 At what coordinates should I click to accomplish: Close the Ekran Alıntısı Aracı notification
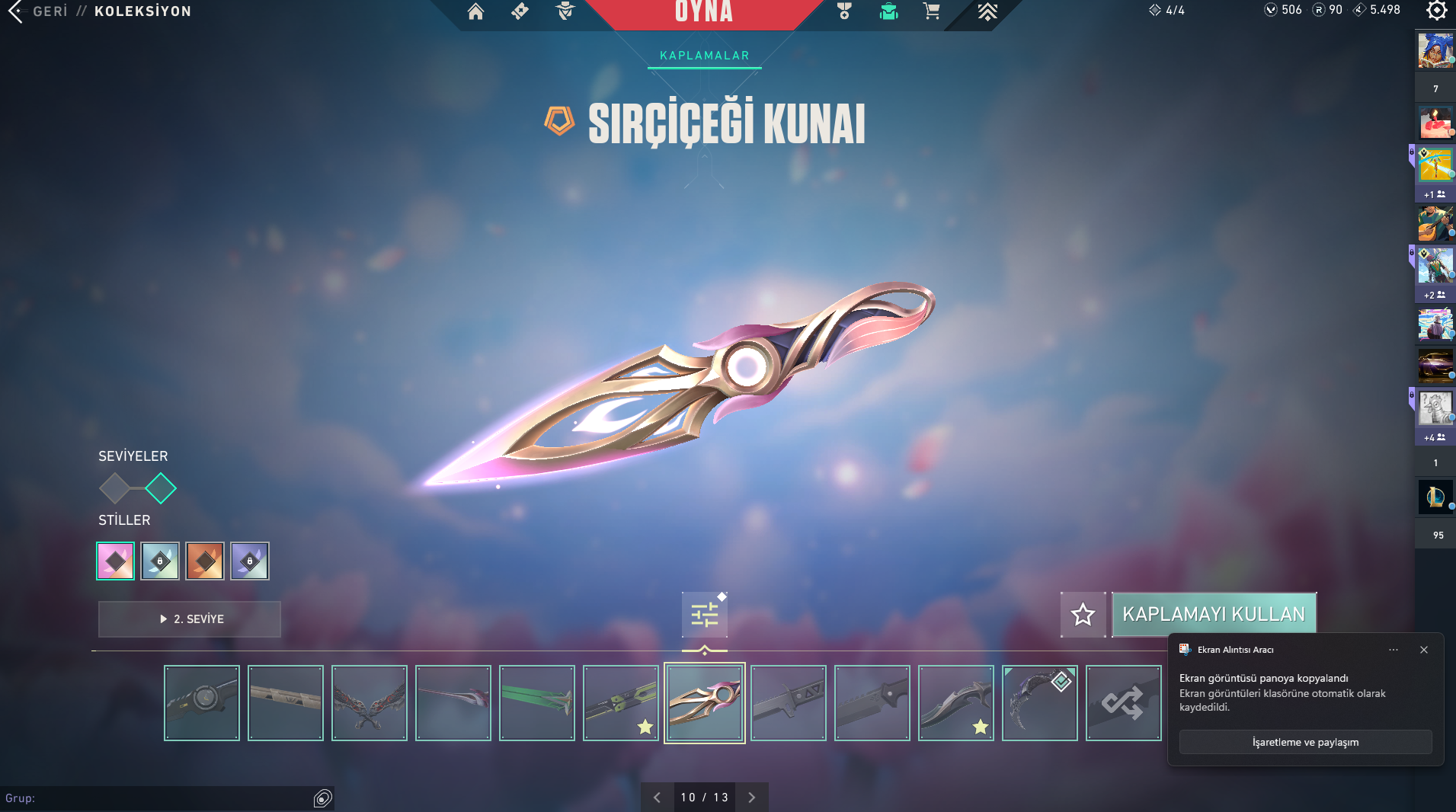(x=1423, y=650)
